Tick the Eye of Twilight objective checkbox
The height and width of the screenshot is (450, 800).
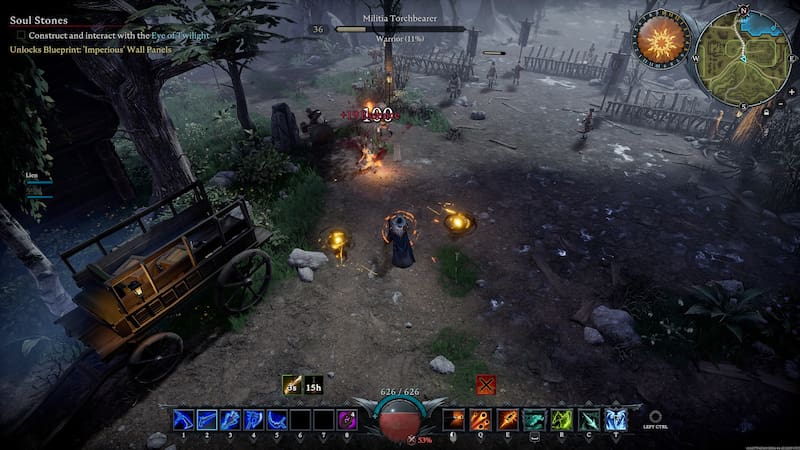click(x=20, y=35)
